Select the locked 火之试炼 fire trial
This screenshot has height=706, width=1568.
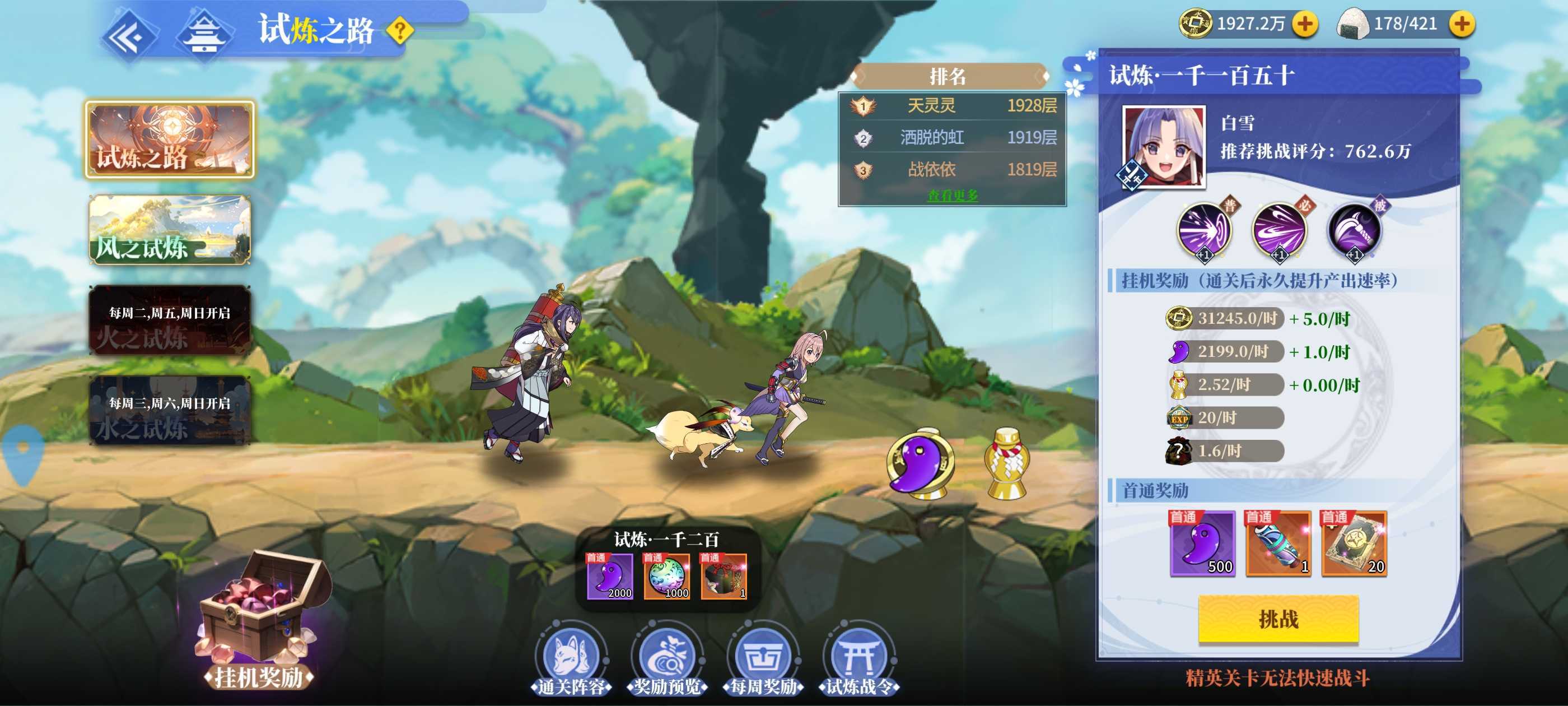pos(170,320)
